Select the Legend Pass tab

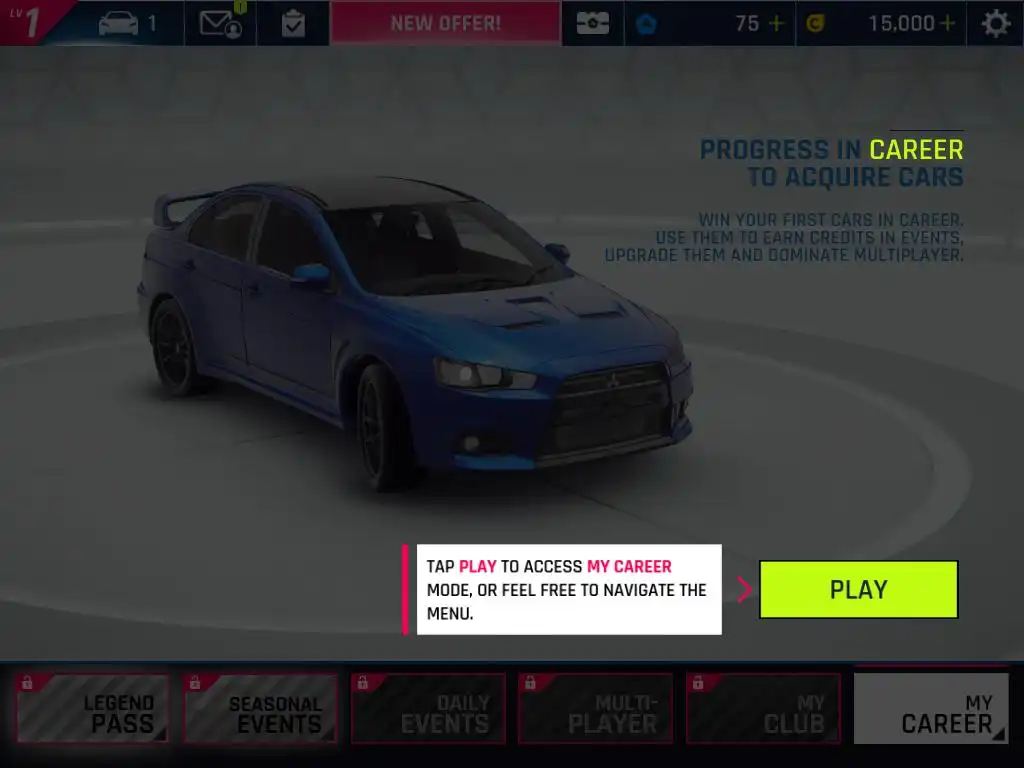tap(92, 709)
